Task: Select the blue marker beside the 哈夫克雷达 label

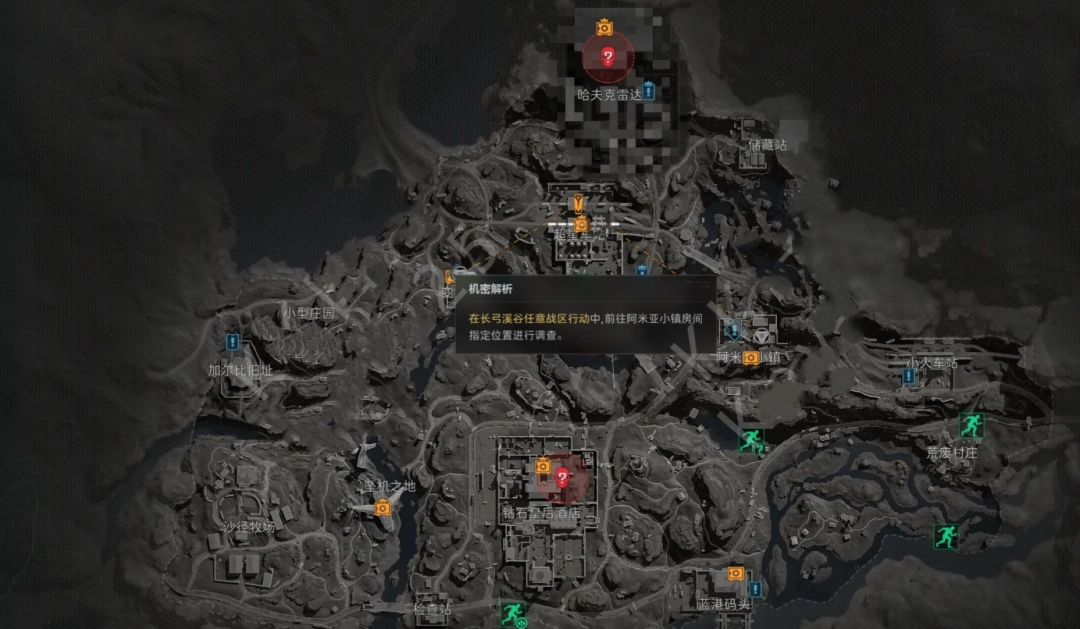Action: pos(648,92)
